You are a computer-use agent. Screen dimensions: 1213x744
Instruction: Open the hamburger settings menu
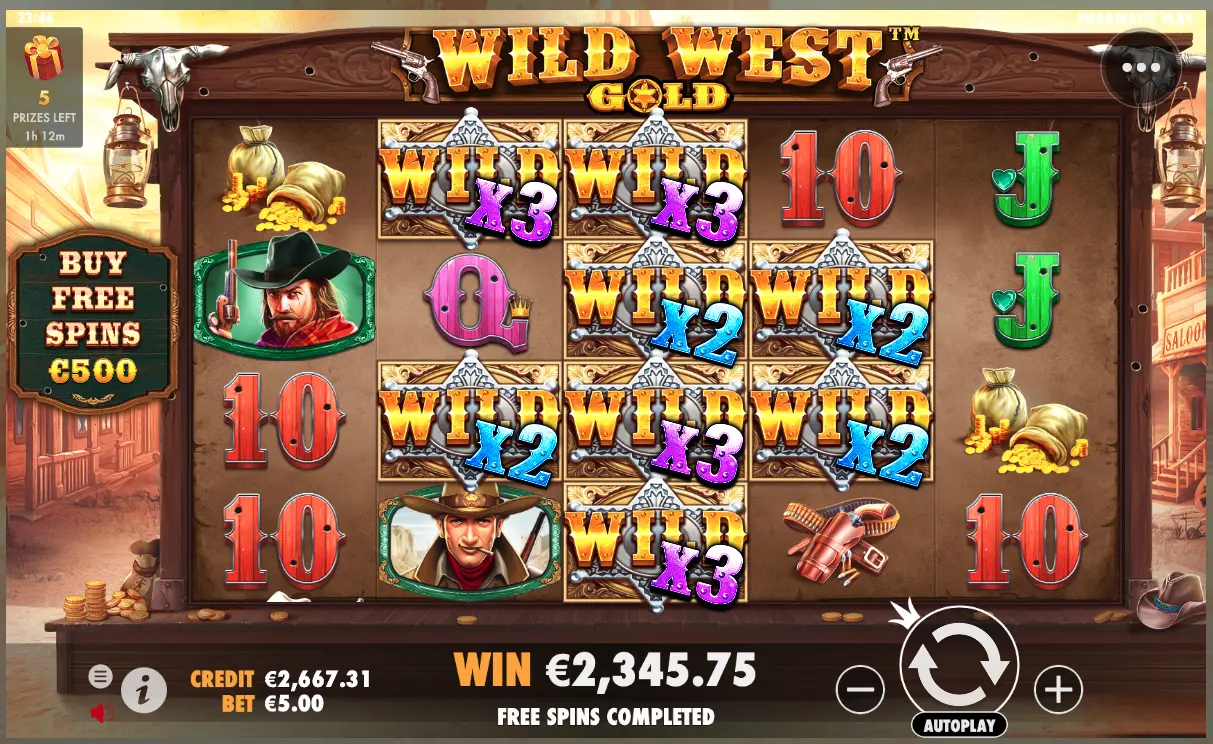coord(100,676)
